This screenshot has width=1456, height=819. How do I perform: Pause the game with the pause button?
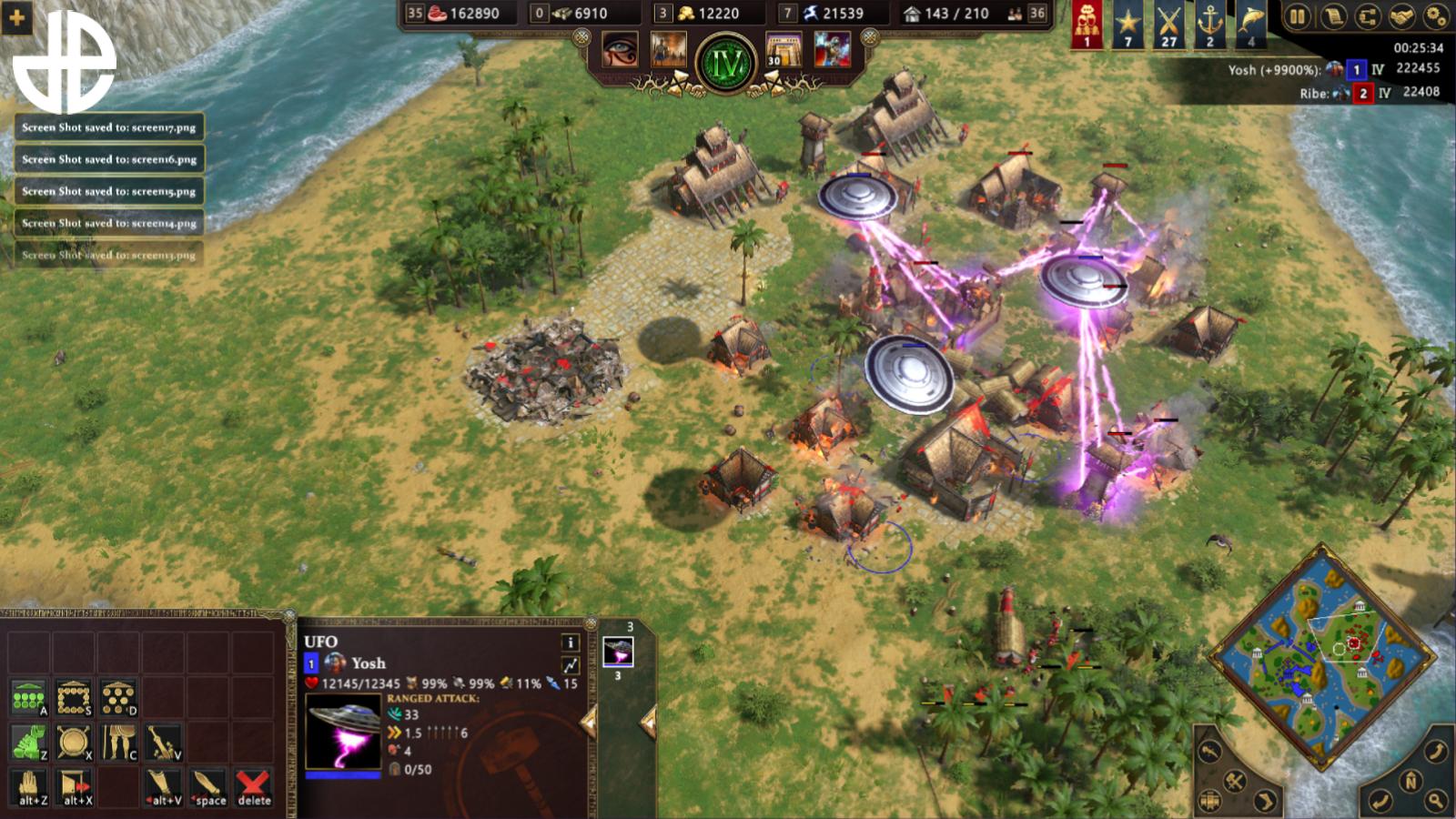coord(1297,16)
